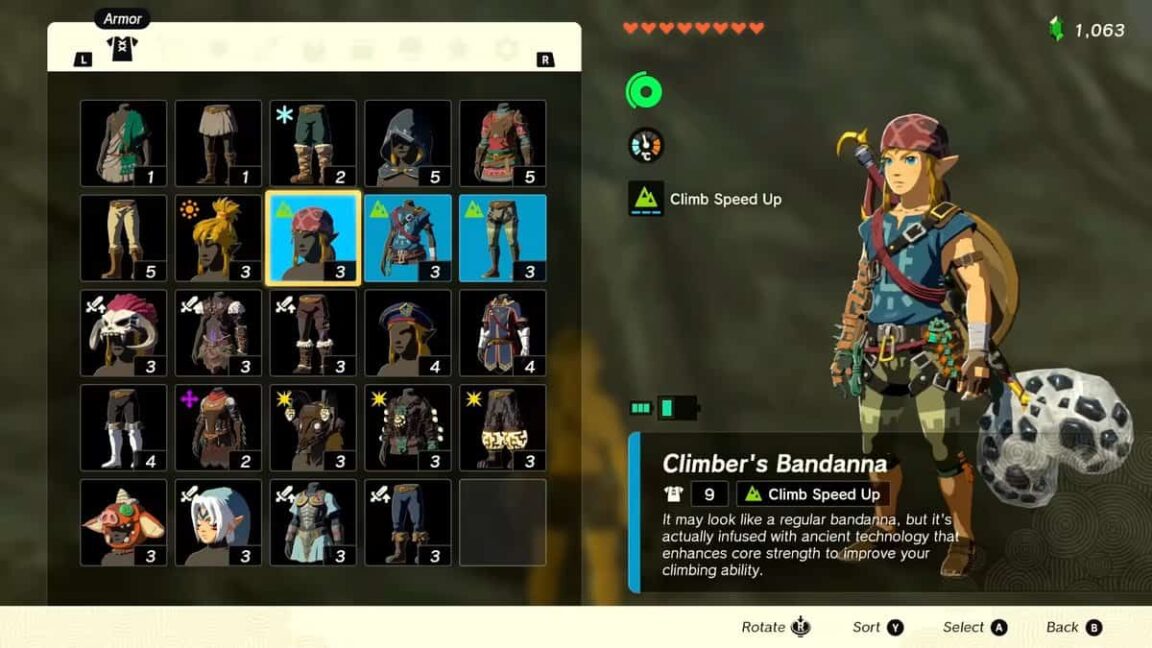The image size is (1152, 648).
Task: Choose the tan Hylian Trousers slot
Action: point(123,239)
